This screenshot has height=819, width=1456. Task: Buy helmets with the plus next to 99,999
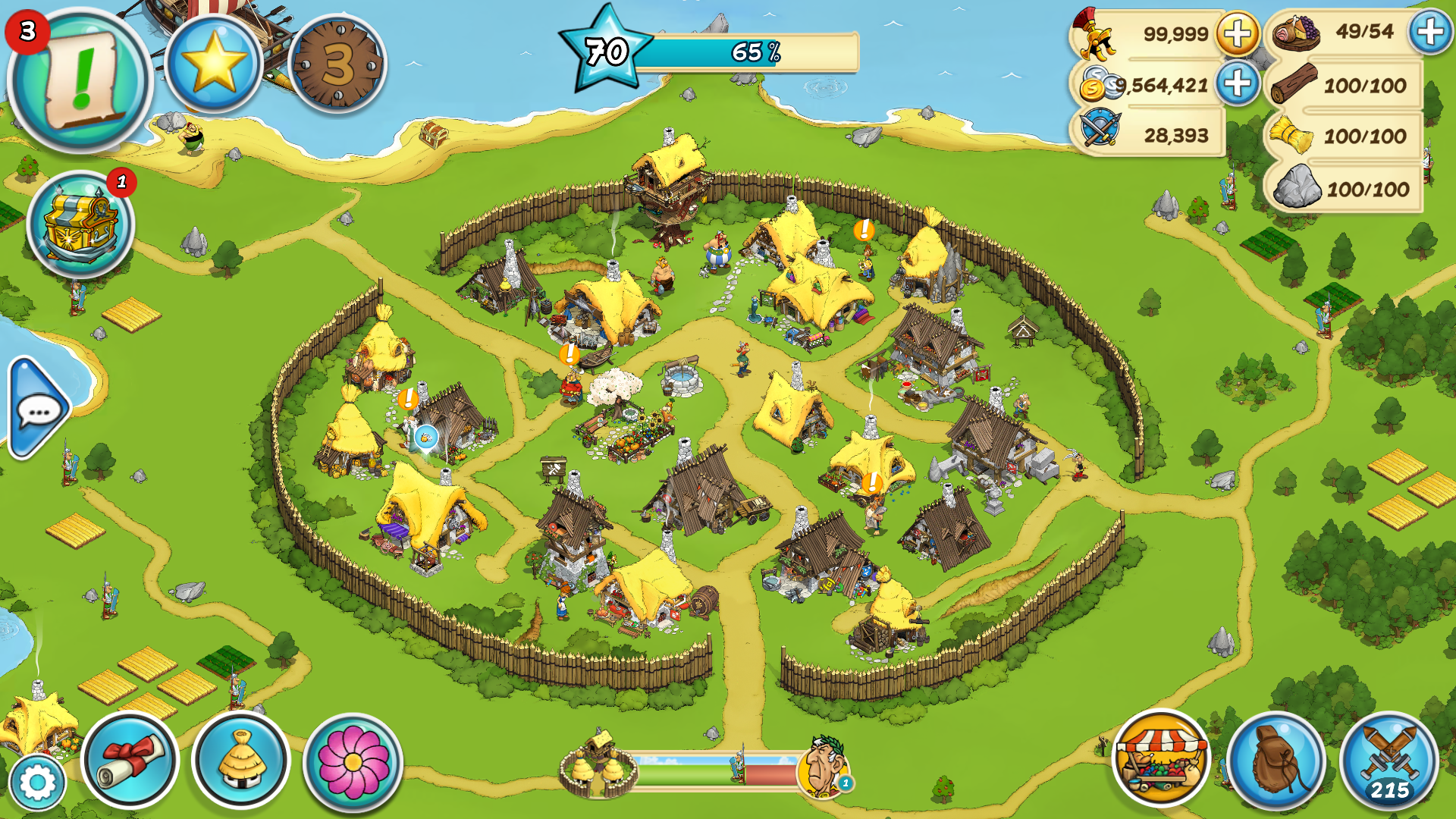[x=1238, y=34]
